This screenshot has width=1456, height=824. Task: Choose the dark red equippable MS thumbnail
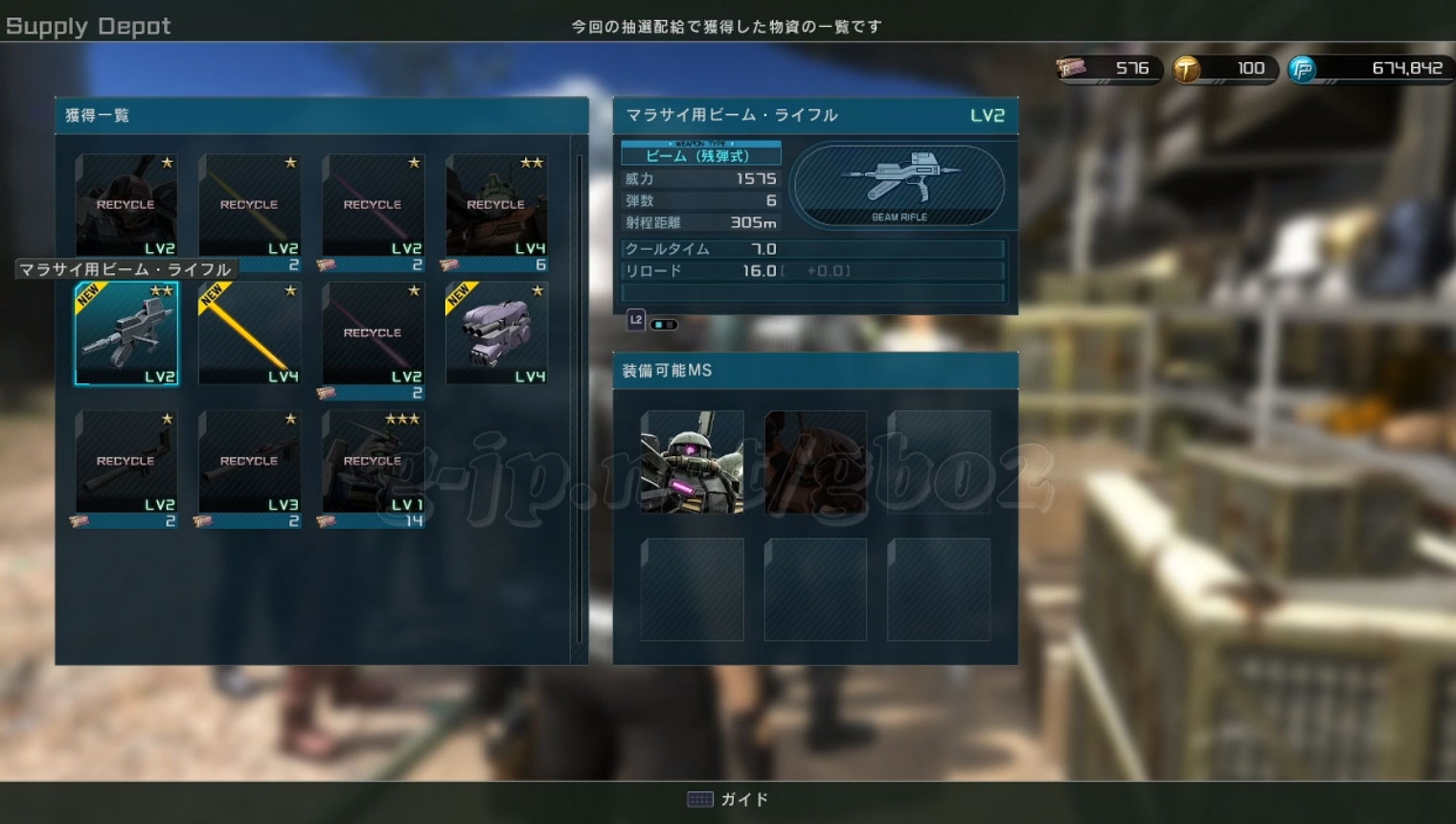click(815, 462)
